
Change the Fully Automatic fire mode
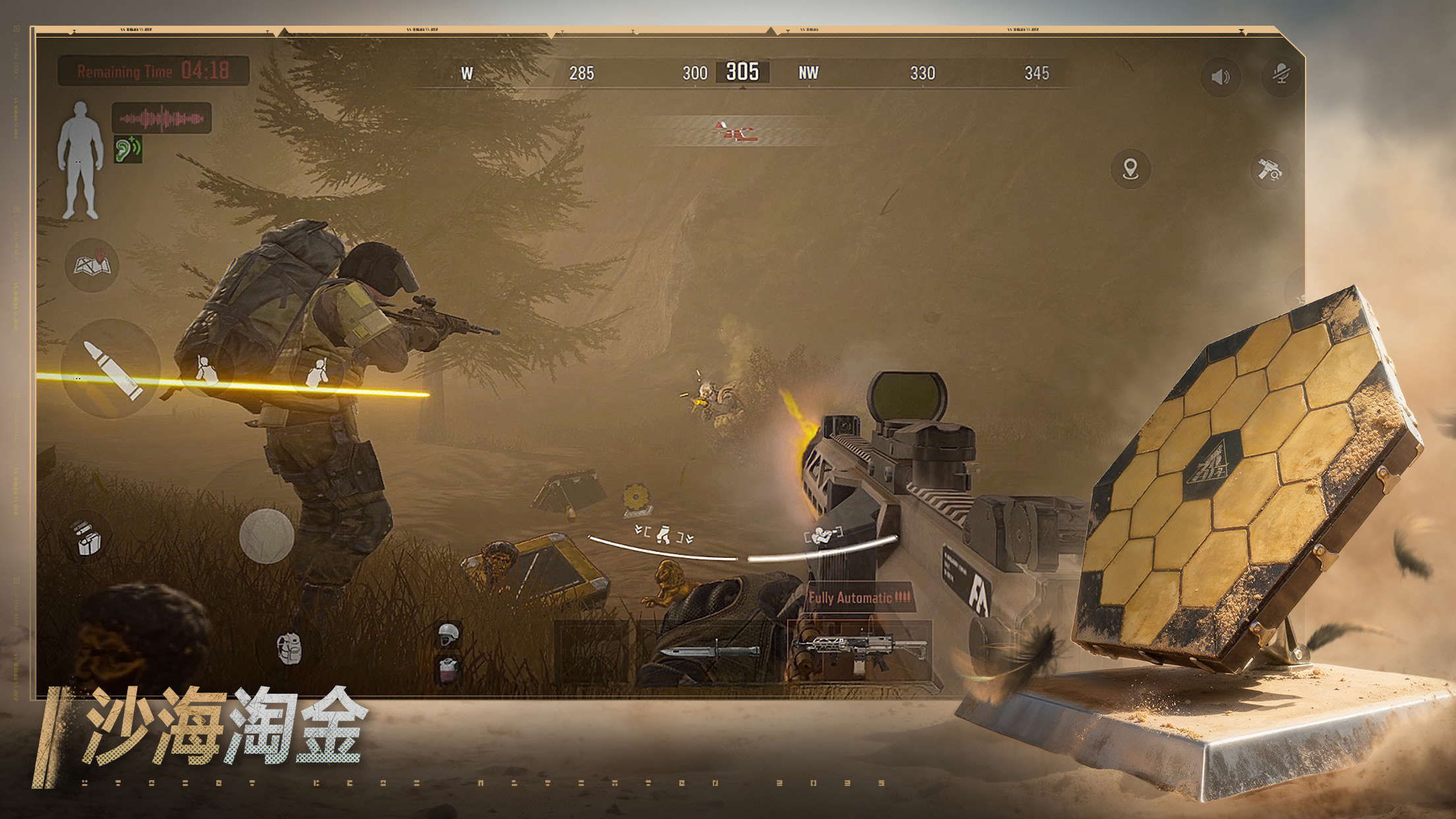[x=859, y=598]
